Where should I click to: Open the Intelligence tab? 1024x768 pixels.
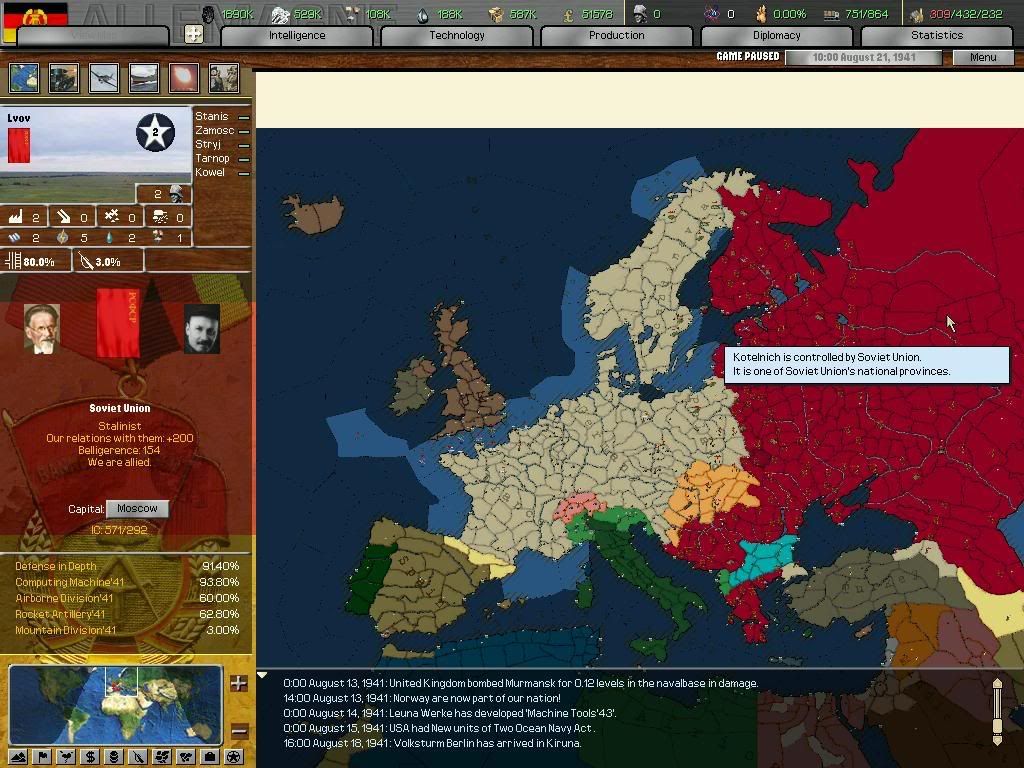(x=297, y=36)
